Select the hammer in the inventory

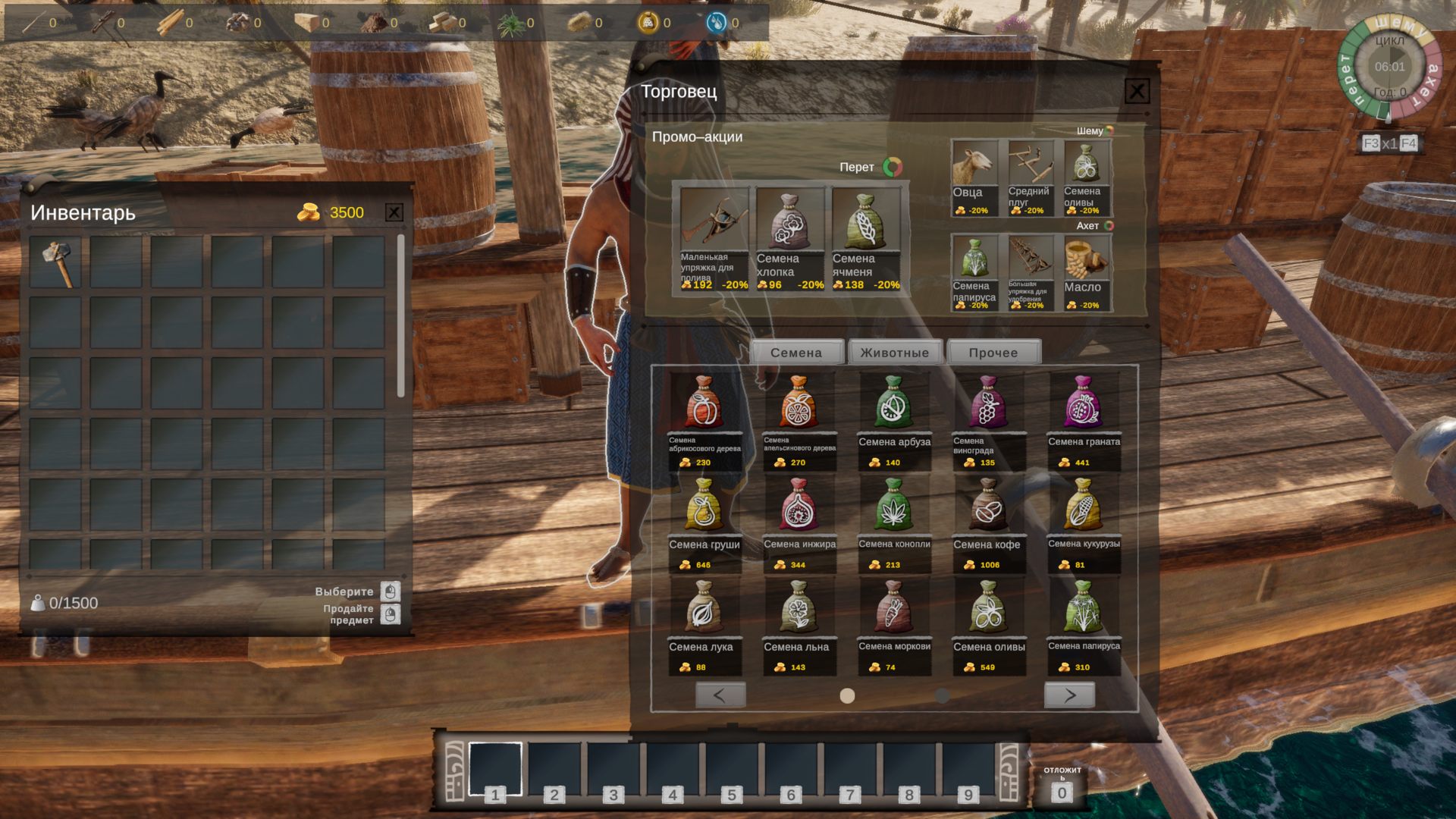[56, 262]
